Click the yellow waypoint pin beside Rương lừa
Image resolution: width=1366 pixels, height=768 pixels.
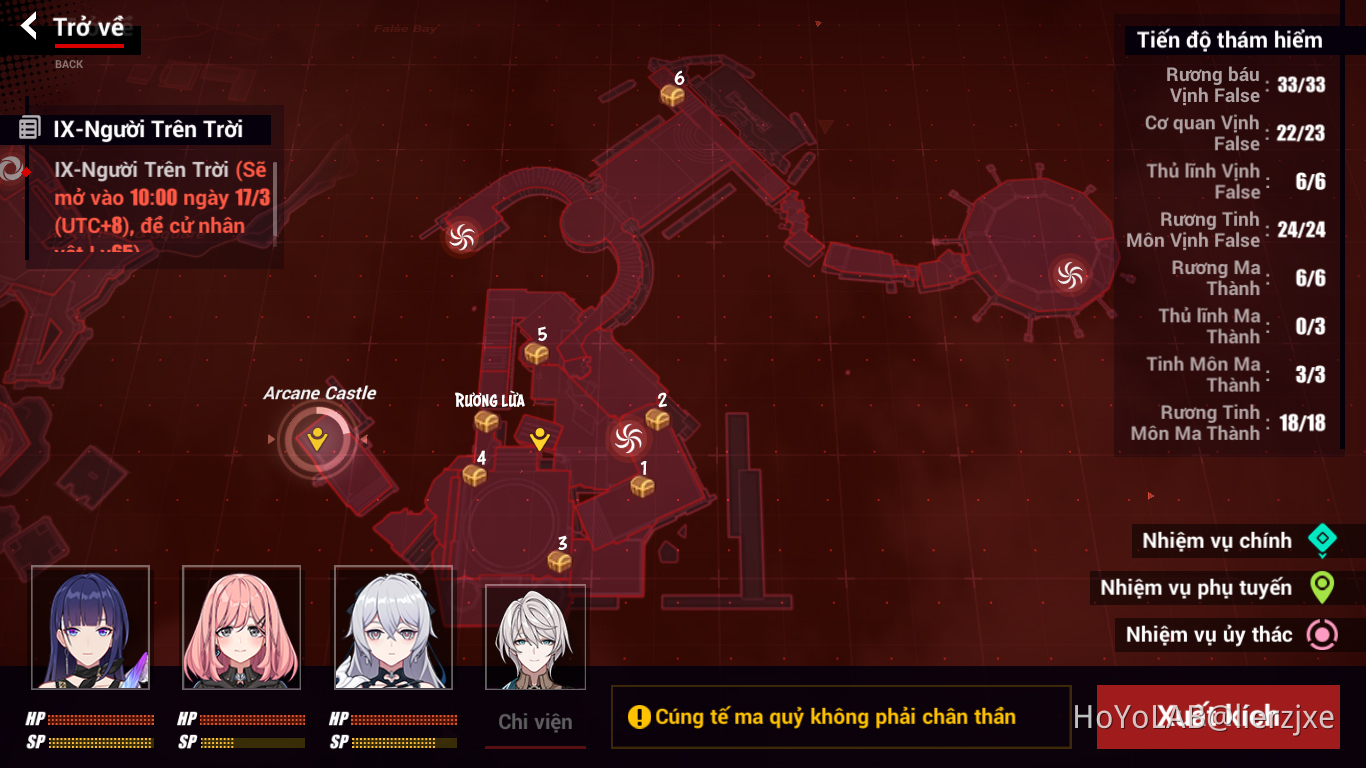[x=540, y=437]
